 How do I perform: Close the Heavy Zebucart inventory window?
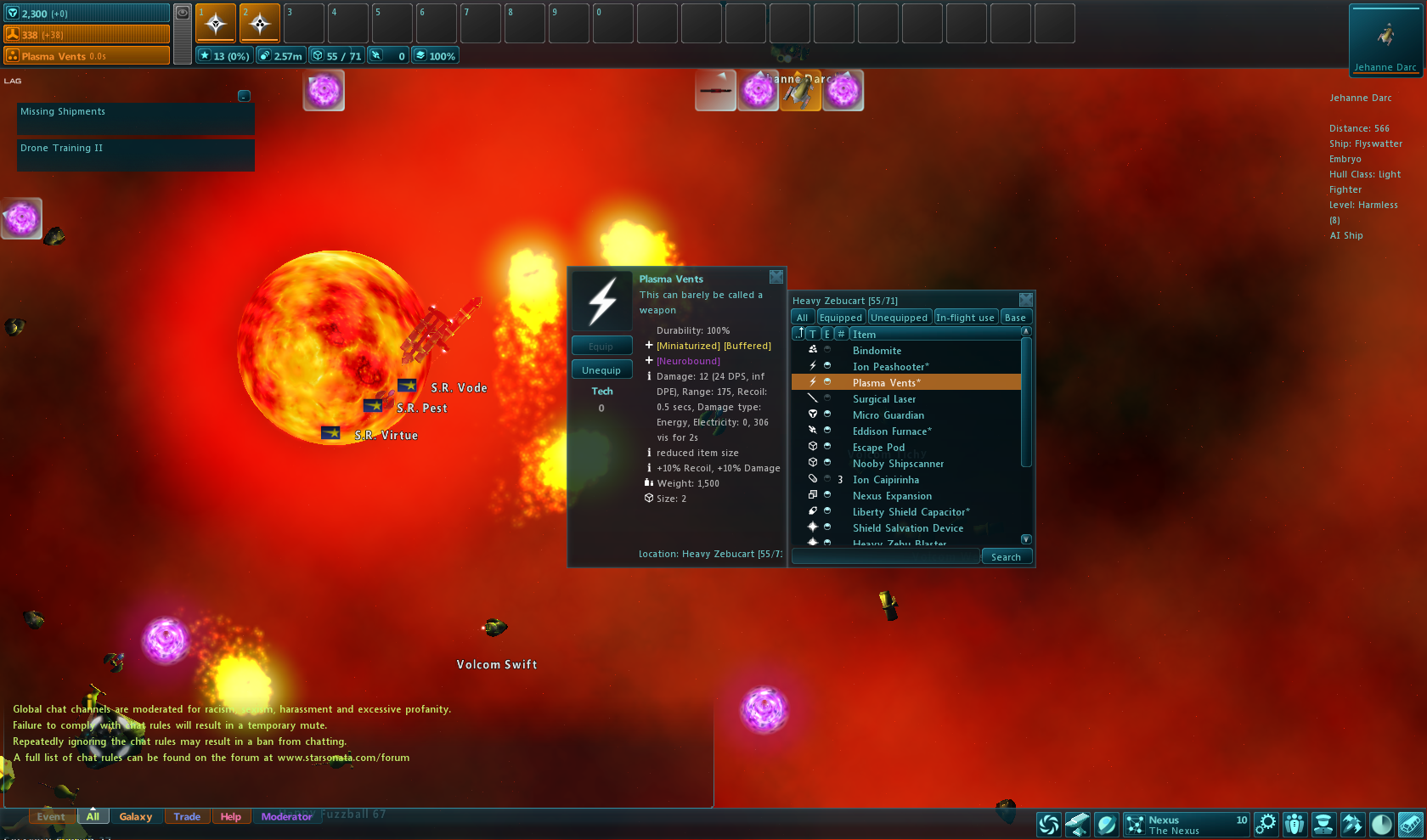point(1025,300)
